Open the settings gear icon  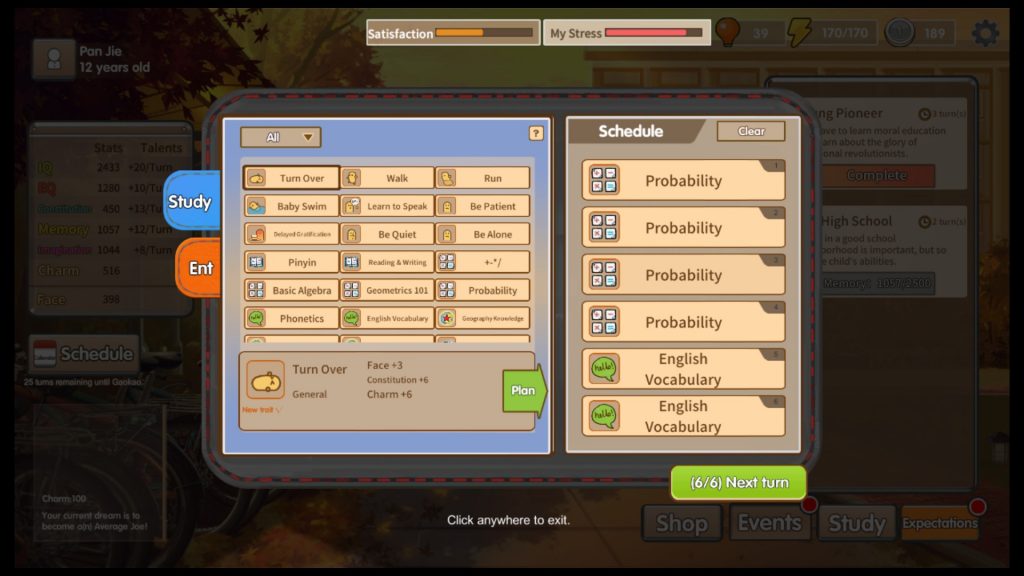[x=985, y=33]
